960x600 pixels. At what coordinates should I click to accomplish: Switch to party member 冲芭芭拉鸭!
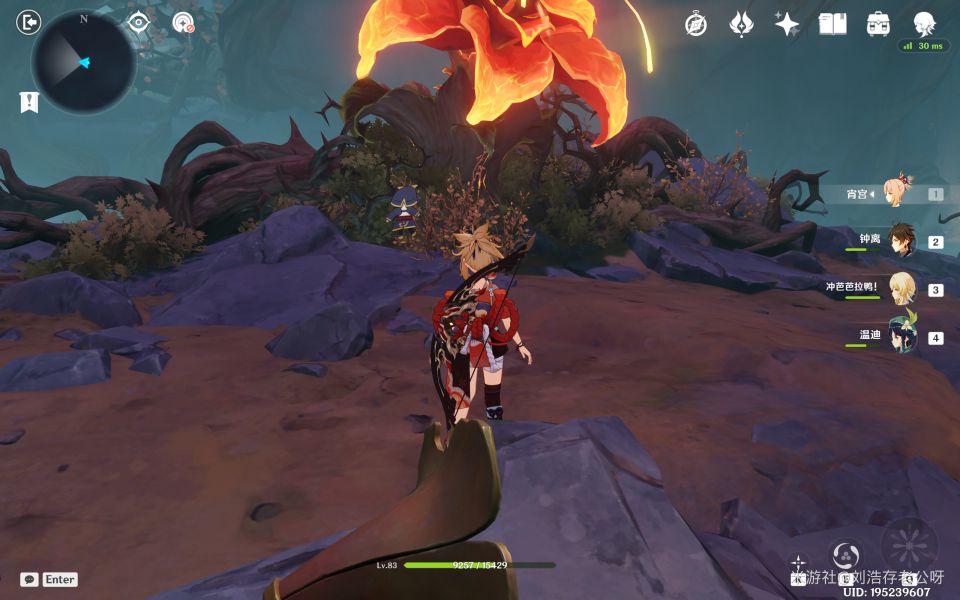coord(901,289)
